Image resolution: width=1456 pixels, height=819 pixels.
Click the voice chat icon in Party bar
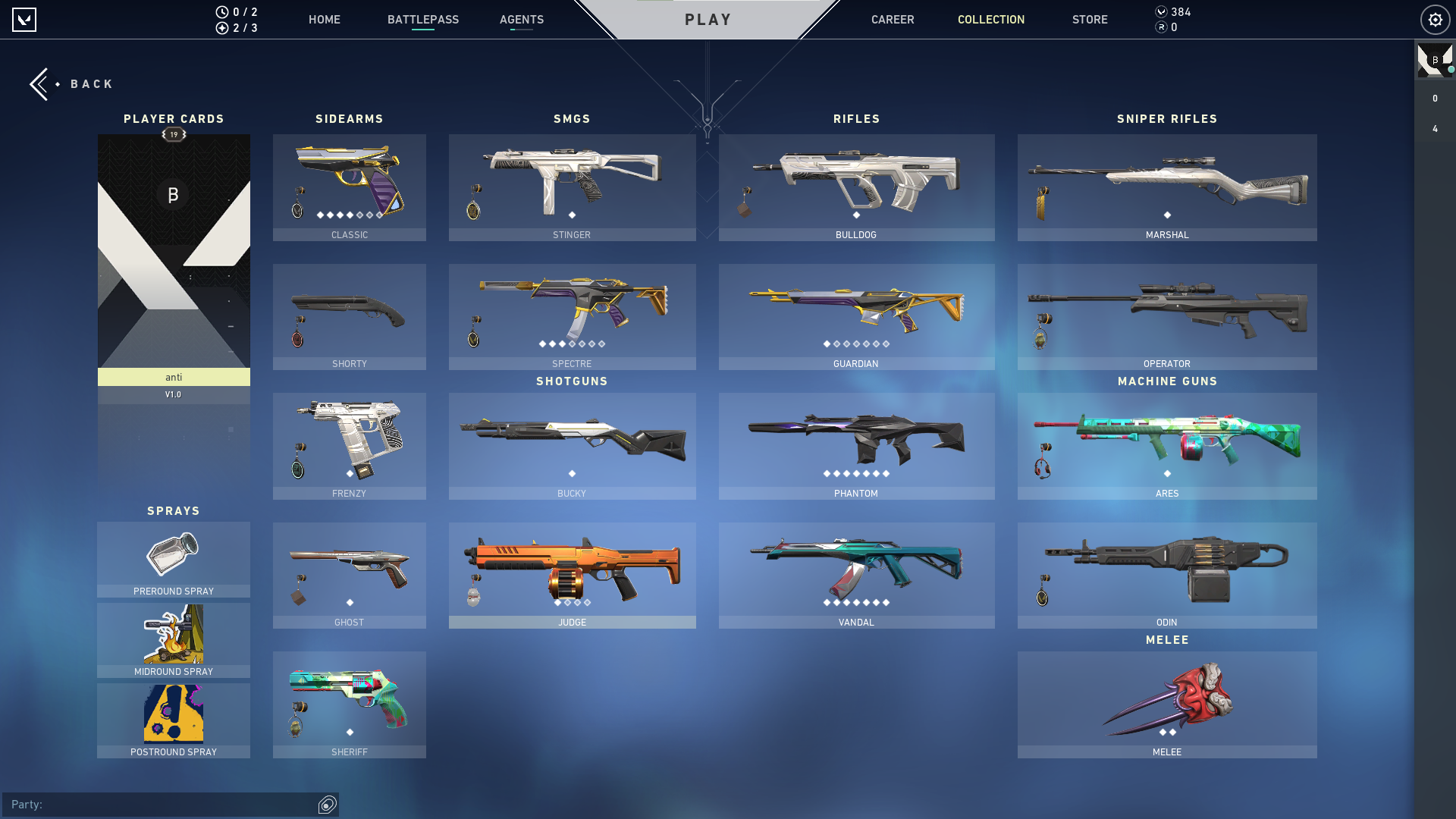click(326, 805)
